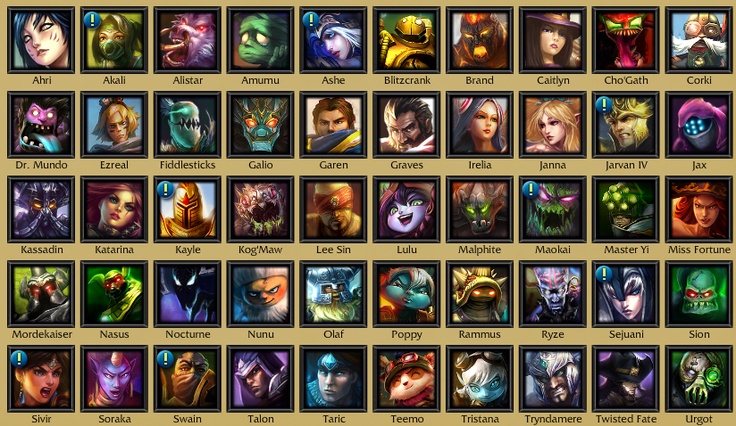736x426 pixels.
Task: Pick the Corki champion tile
Action: 697,39
